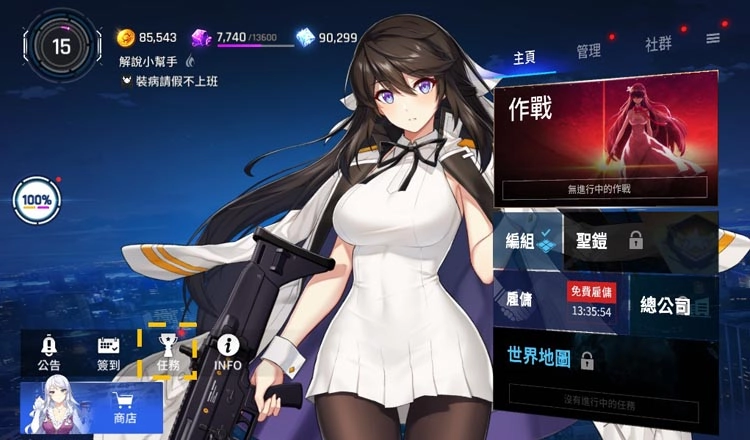Switch to the 社群 tab

(658, 45)
